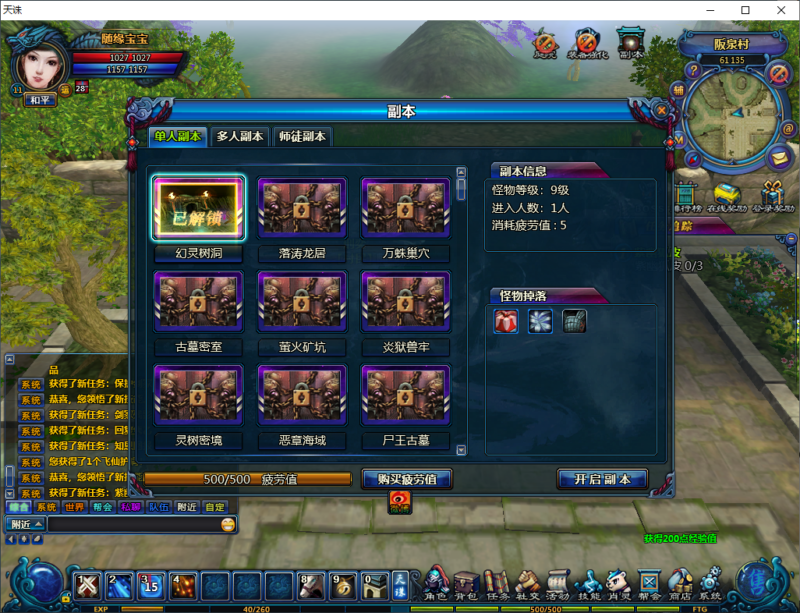Screen dimensions: 800x613
Task: Maximize the game window
Action: [745, 10]
